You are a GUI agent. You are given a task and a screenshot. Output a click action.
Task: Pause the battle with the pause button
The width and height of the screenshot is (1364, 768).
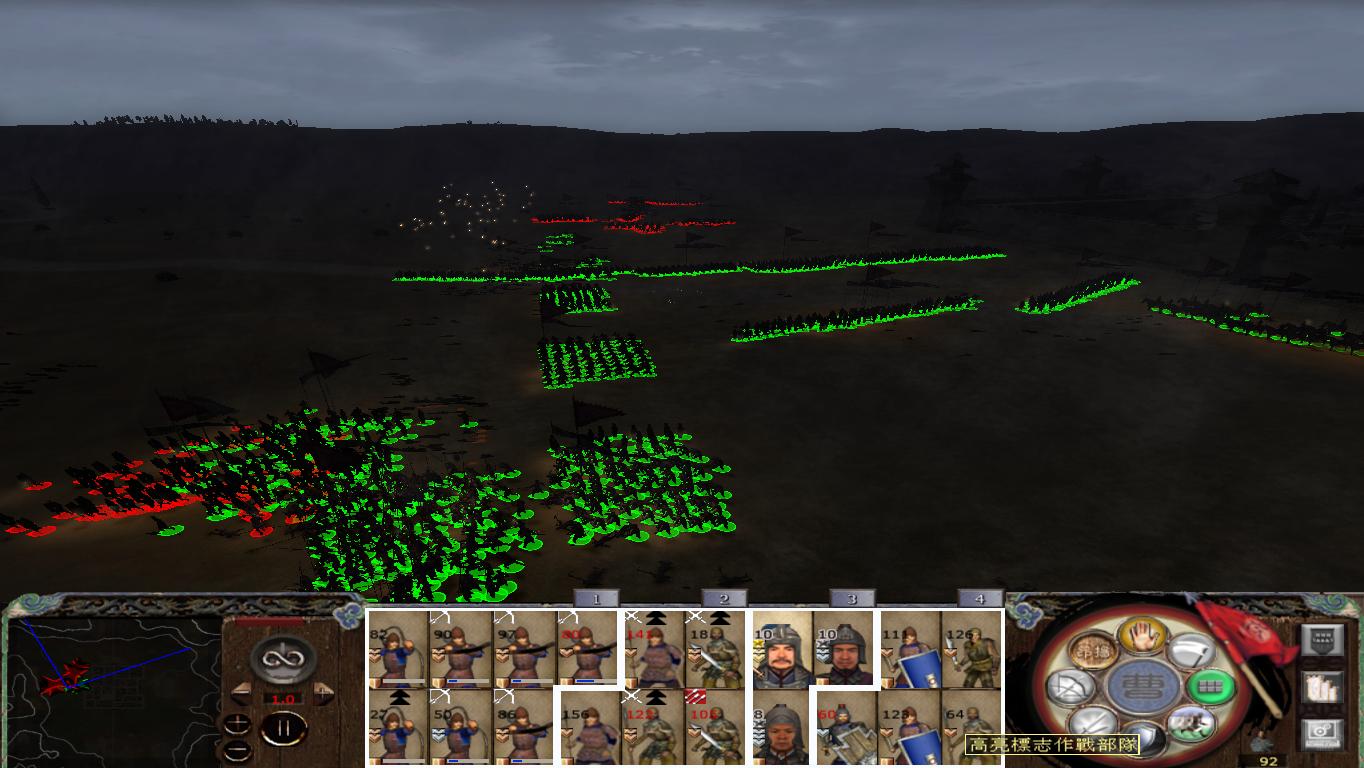click(x=285, y=727)
